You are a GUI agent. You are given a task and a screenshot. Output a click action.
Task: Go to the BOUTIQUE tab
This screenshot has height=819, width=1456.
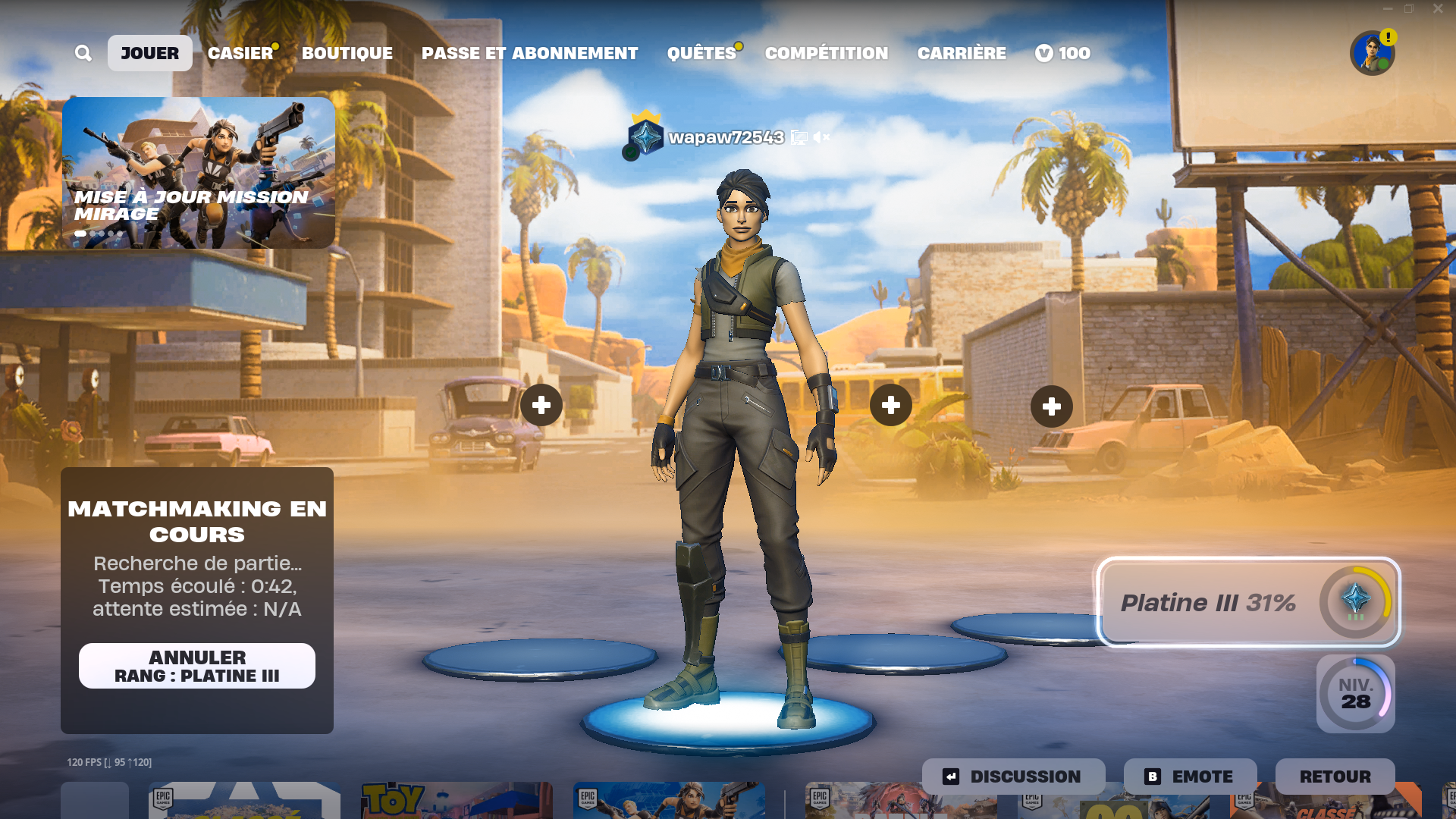click(x=347, y=53)
